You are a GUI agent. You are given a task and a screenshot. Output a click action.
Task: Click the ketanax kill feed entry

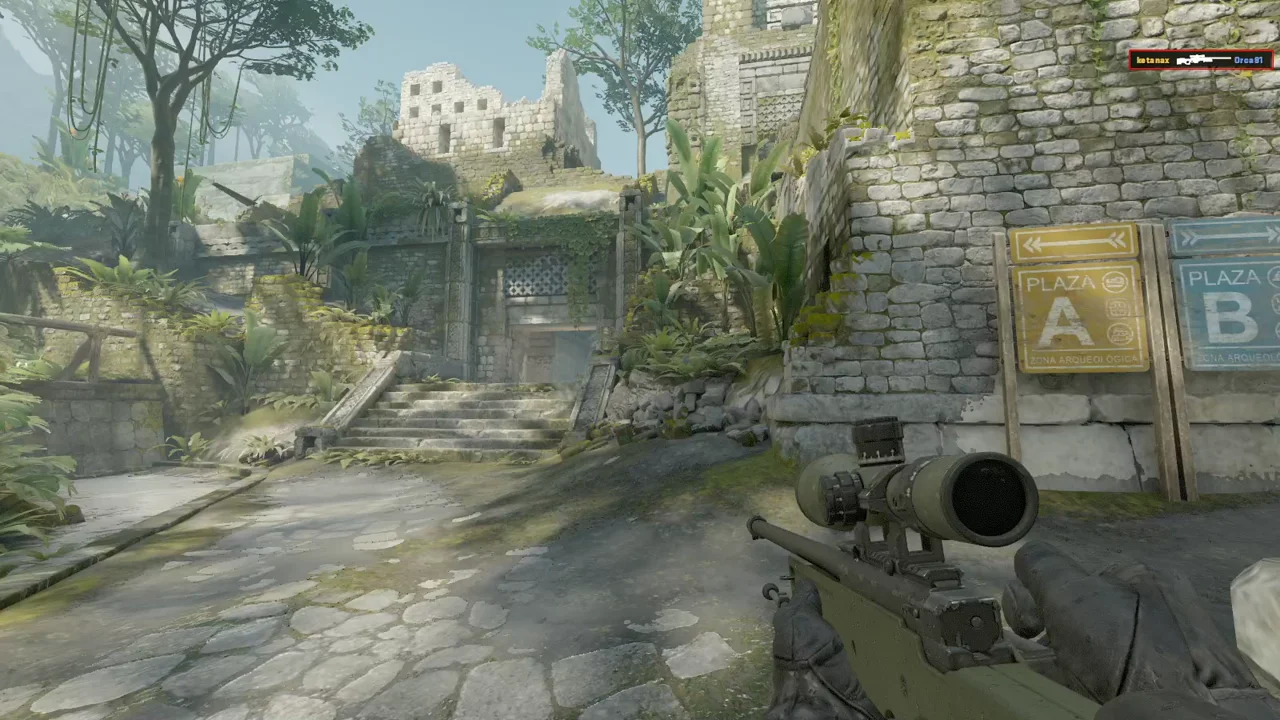tap(1201, 60)
